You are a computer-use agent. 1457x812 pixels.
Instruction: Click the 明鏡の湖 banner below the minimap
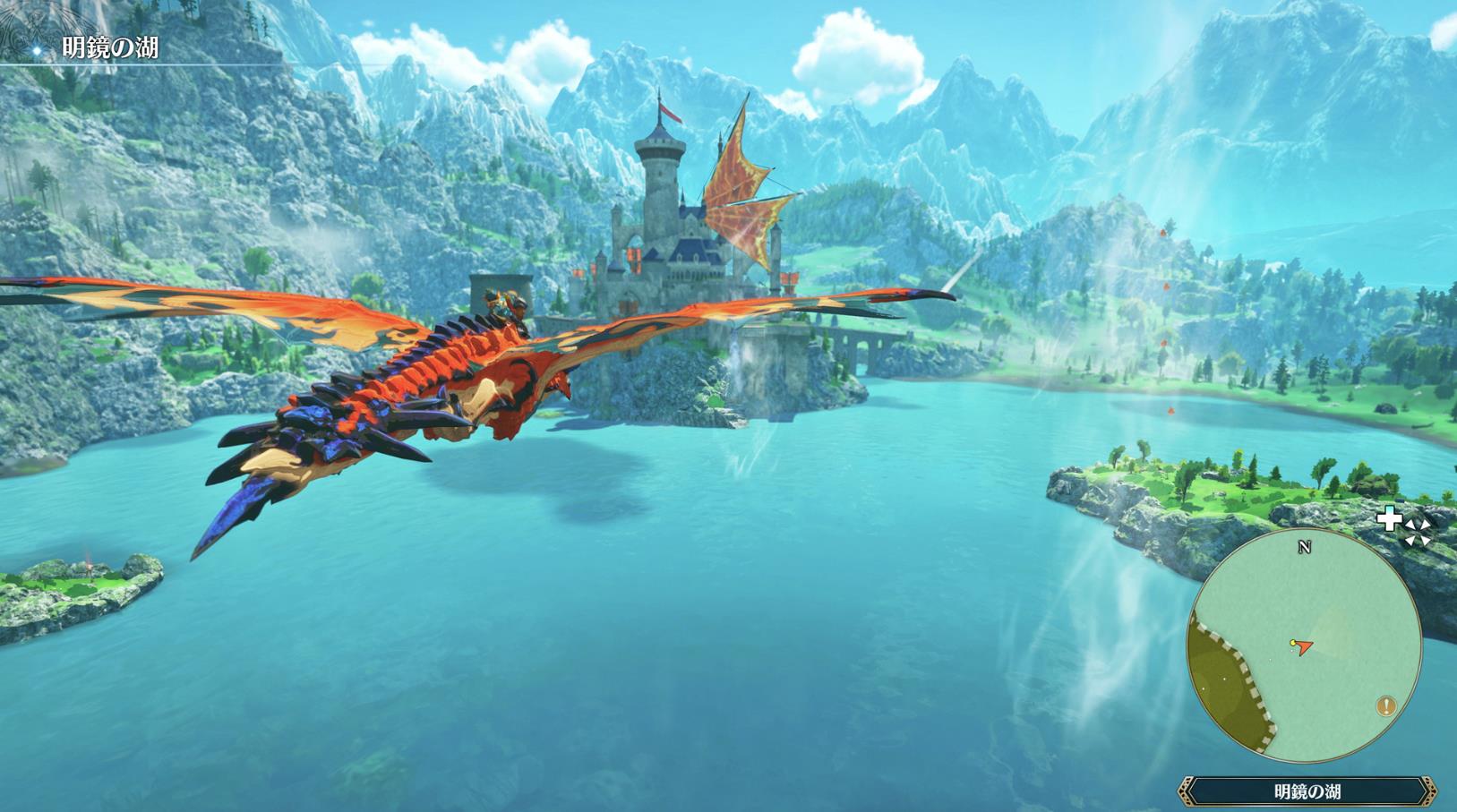tap(1307, 791)
